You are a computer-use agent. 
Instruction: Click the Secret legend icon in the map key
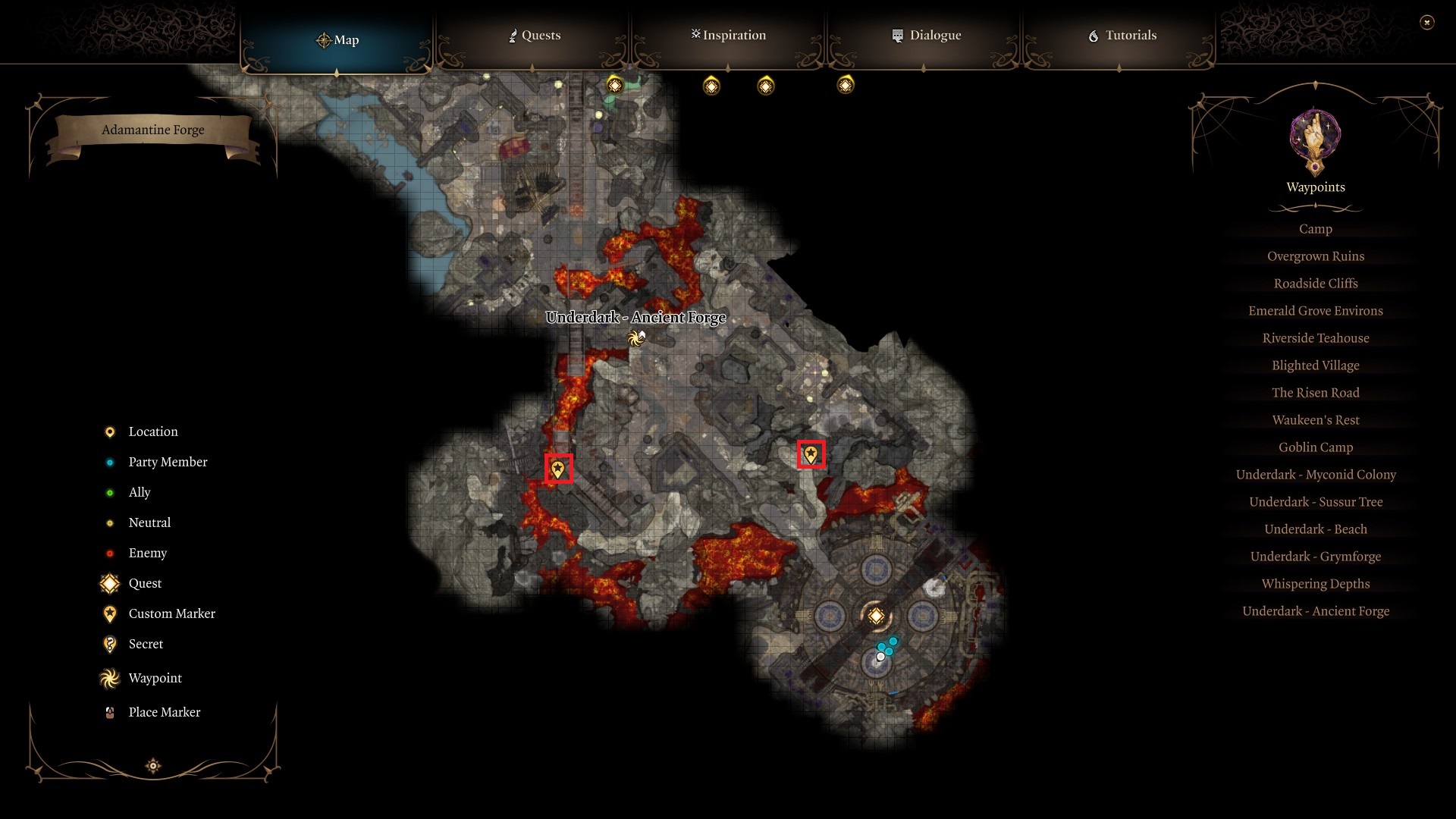[109, 644]
